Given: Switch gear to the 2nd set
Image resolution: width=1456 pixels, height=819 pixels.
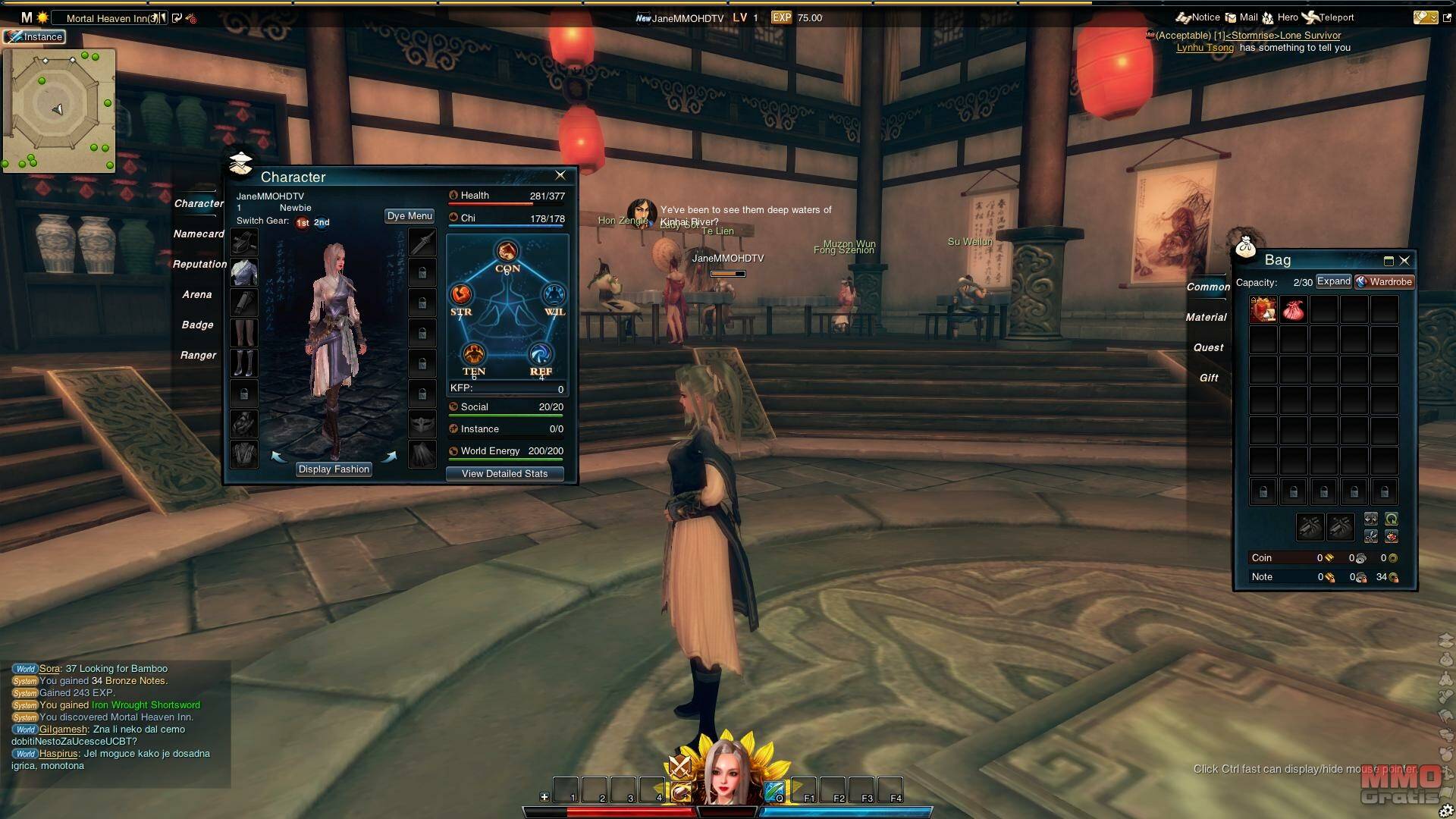Looking at the screenshot, I should pyautogui.click(x=322, y=223).
